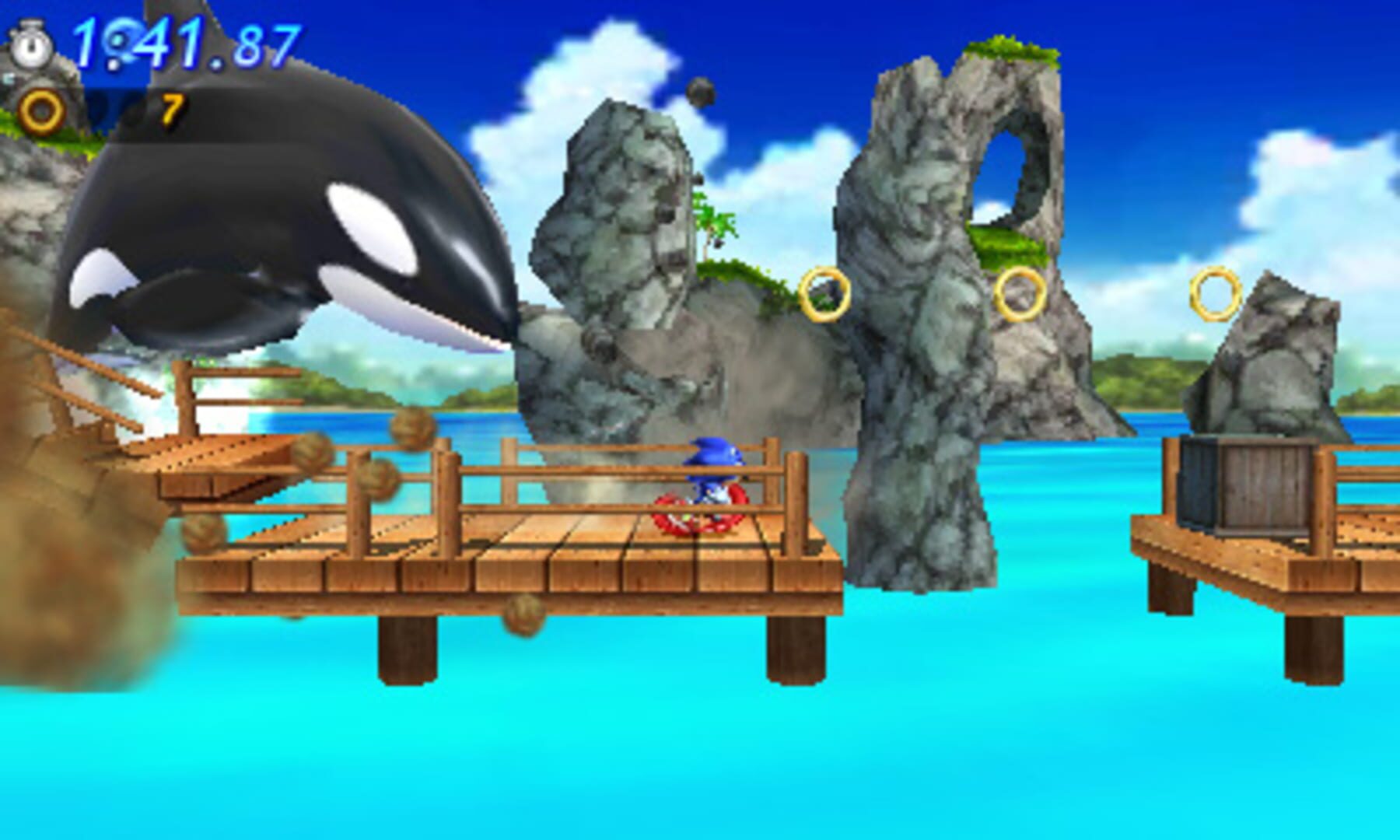This screenshot has height=840, width=1400.
Task: Select the golden ring counter icon
Action: (x=40, y=111)
